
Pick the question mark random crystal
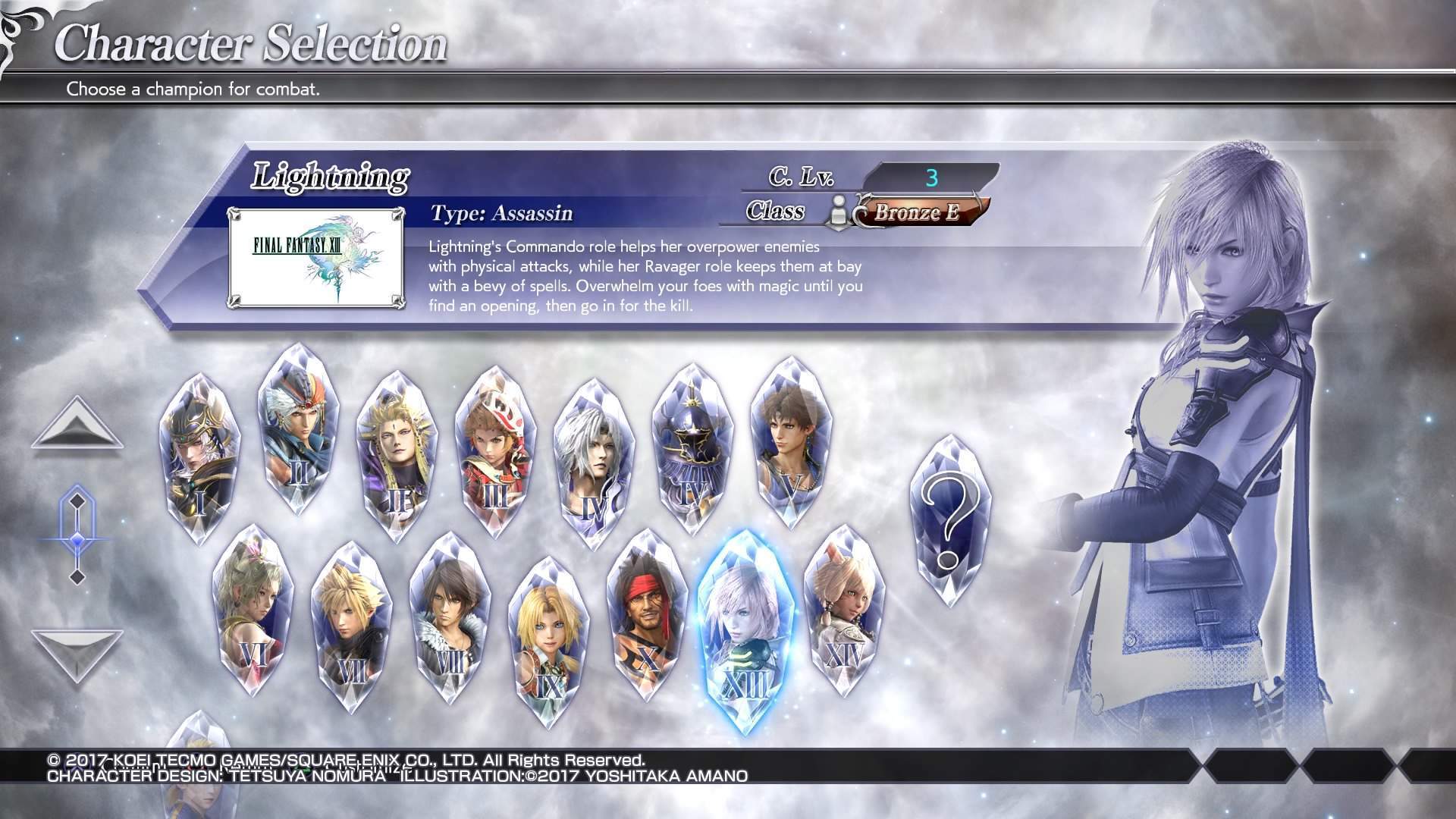tap(949, 521)
